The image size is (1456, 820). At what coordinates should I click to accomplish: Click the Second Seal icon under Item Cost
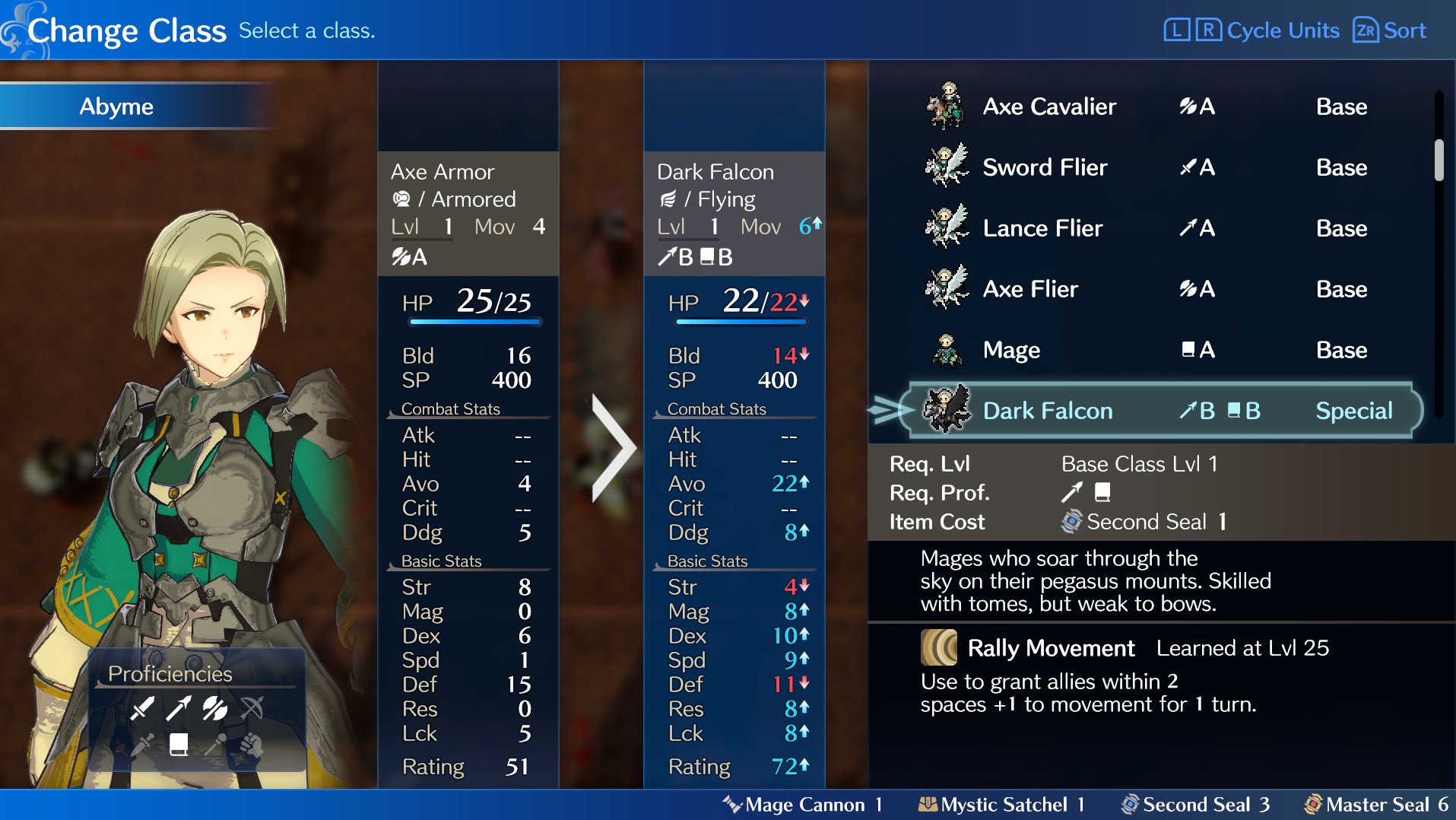pyautogui.click(x=1072, y=522)
